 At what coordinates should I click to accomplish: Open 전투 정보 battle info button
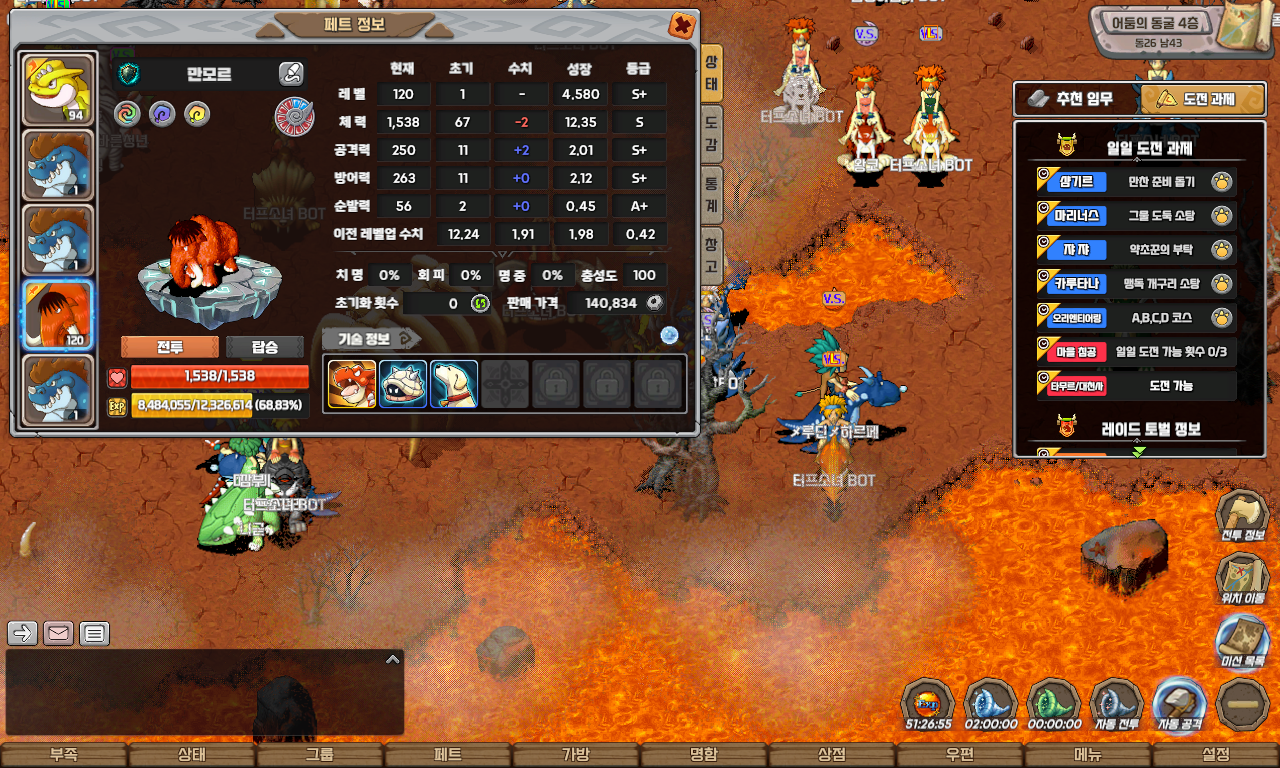coord(1242,520)
